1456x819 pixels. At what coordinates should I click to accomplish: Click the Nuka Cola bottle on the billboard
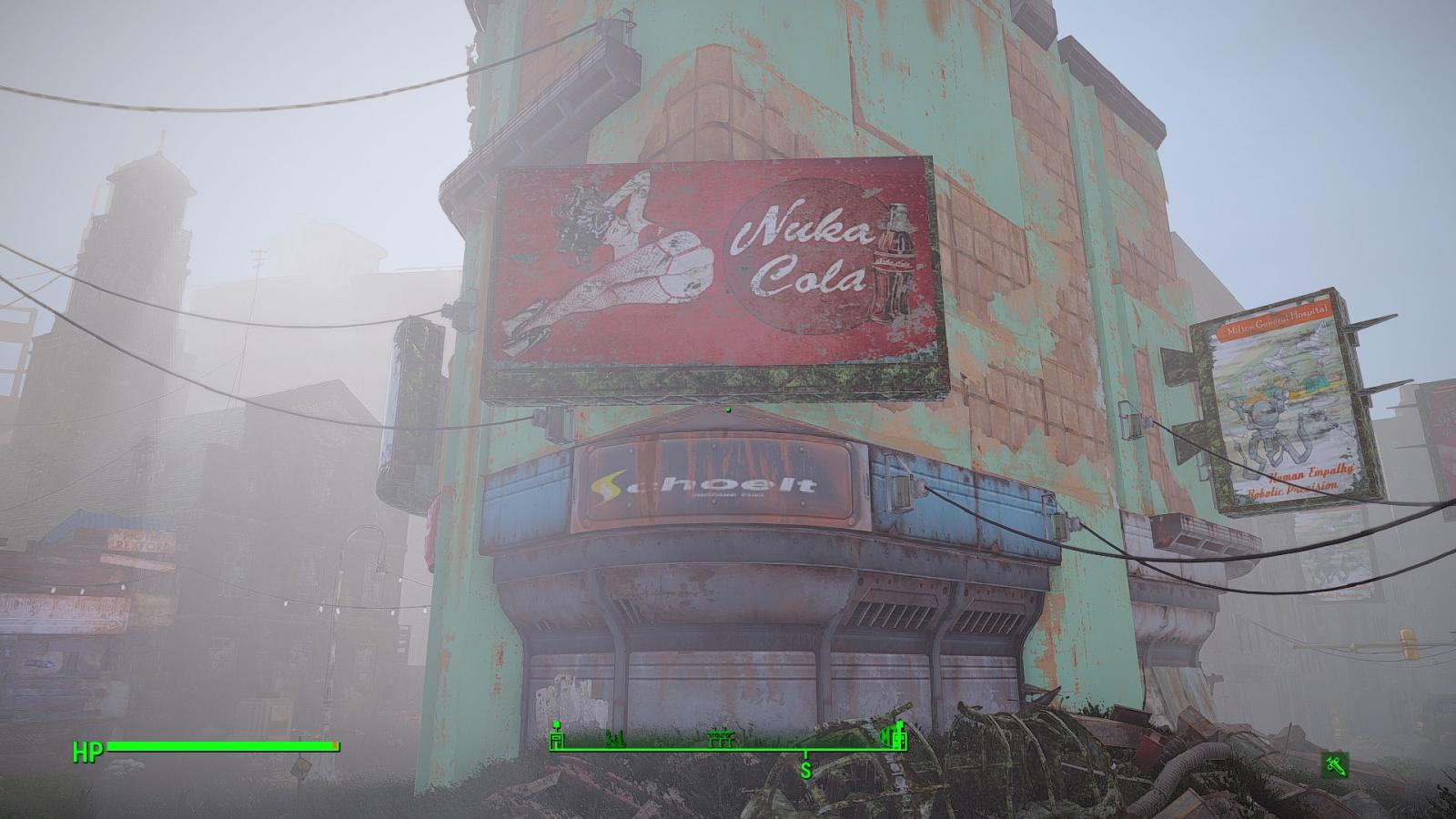click(895, 259)
